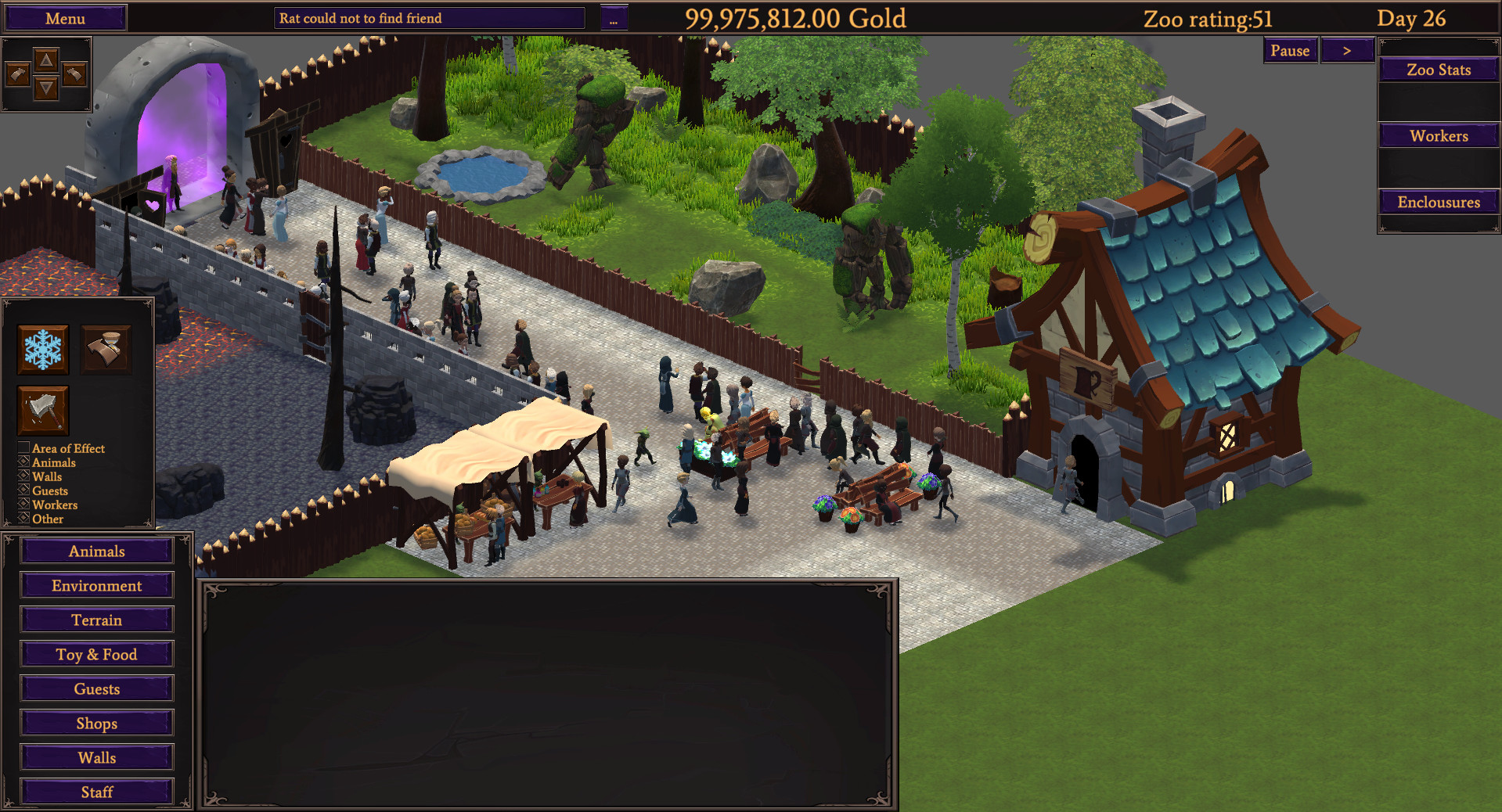Pause the game
This screenshot has width=1502, height=812.
pos(1289,49)
